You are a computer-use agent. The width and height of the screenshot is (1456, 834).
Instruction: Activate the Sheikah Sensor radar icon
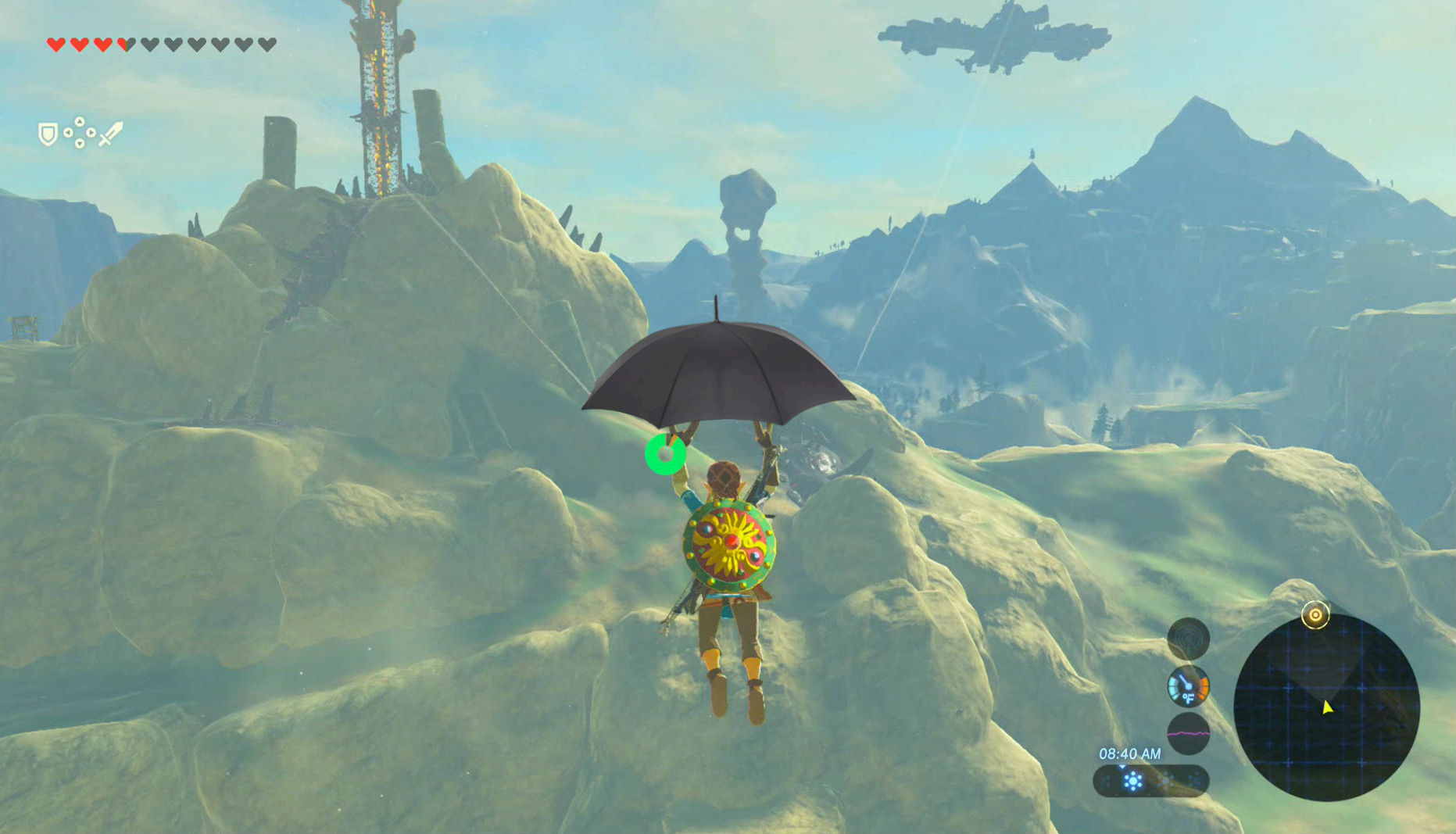pos(1188,639)
